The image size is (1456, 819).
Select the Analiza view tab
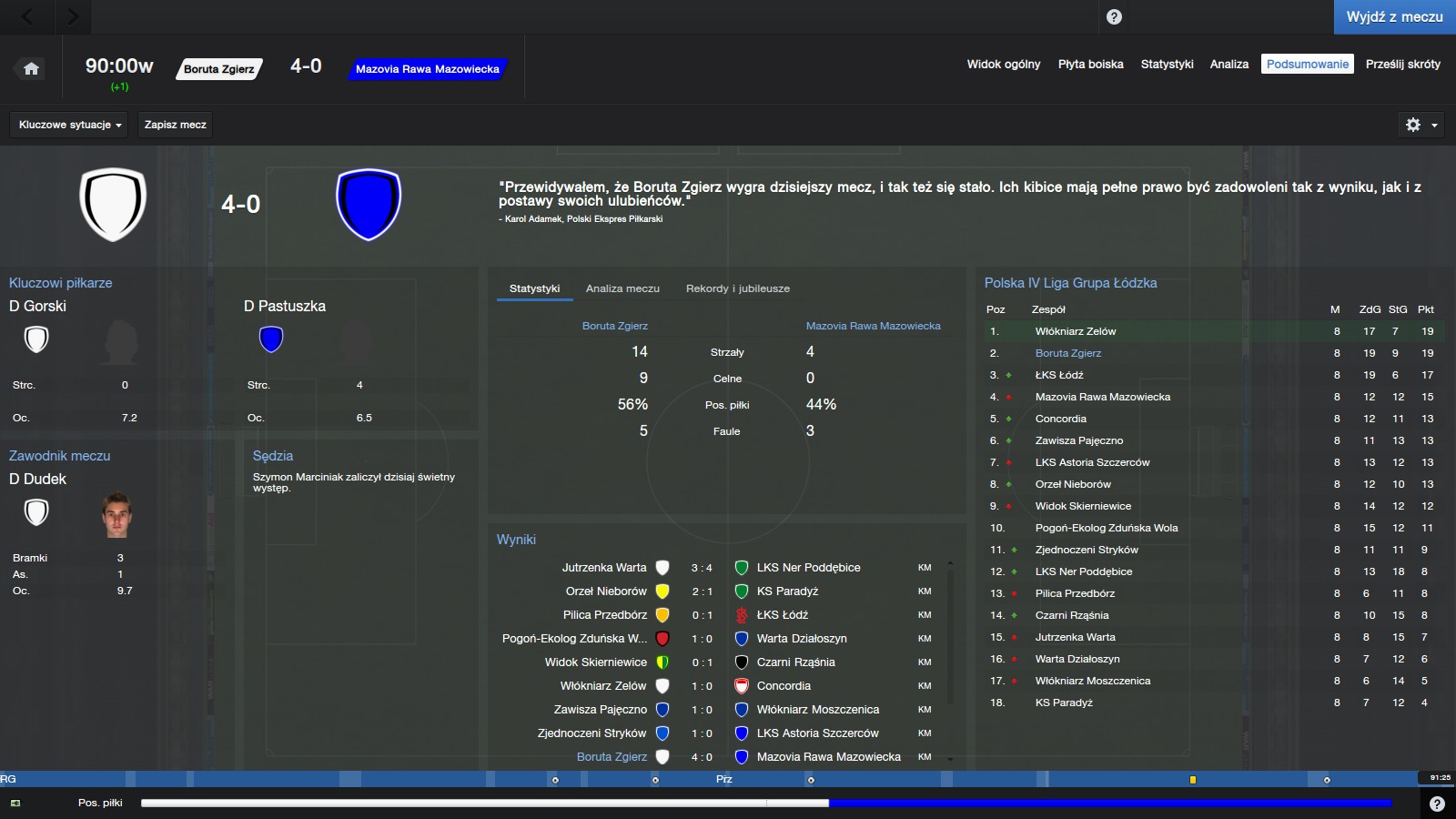(1228, 65)
